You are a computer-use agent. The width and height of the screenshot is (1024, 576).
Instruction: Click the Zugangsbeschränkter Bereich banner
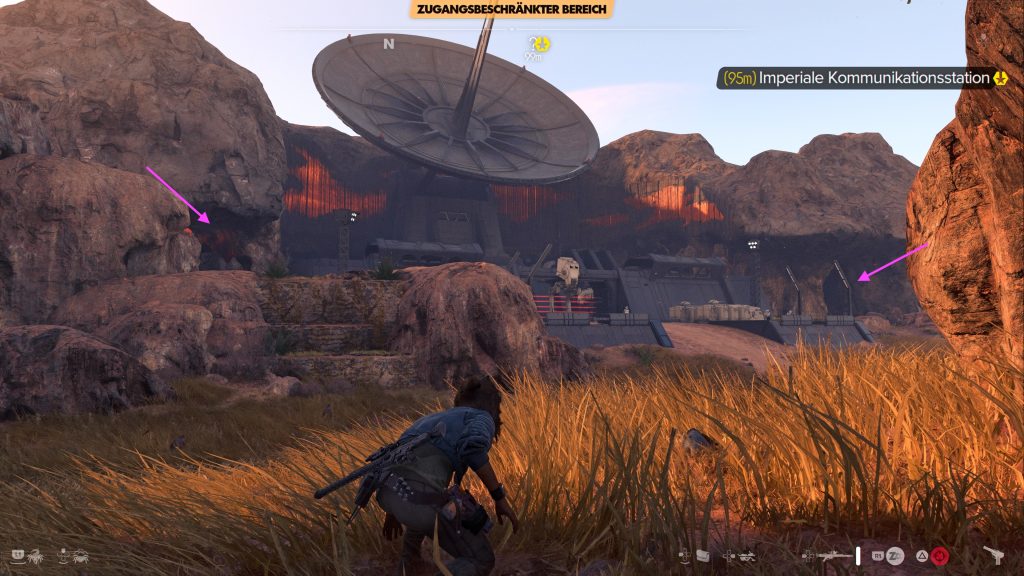pyautogui.click(x=511, y=9)
